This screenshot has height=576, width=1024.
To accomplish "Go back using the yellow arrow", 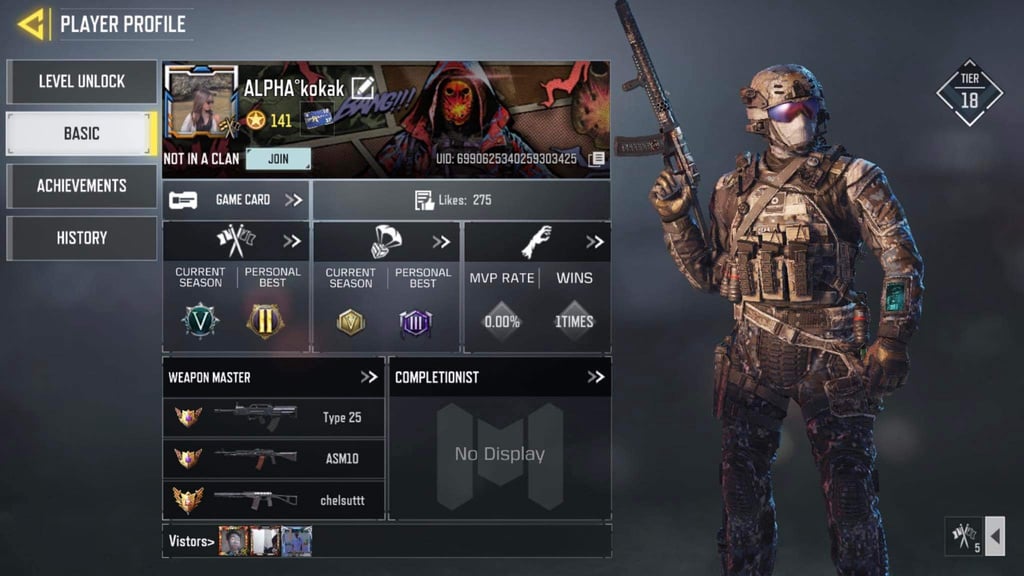I will 32,24.
